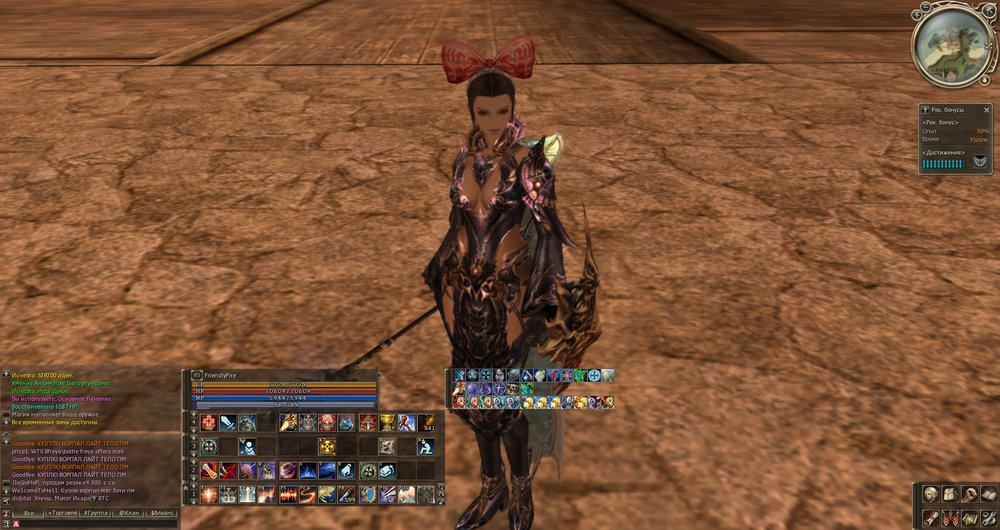Switch to the Все chat tab

[x=29, y=513]
